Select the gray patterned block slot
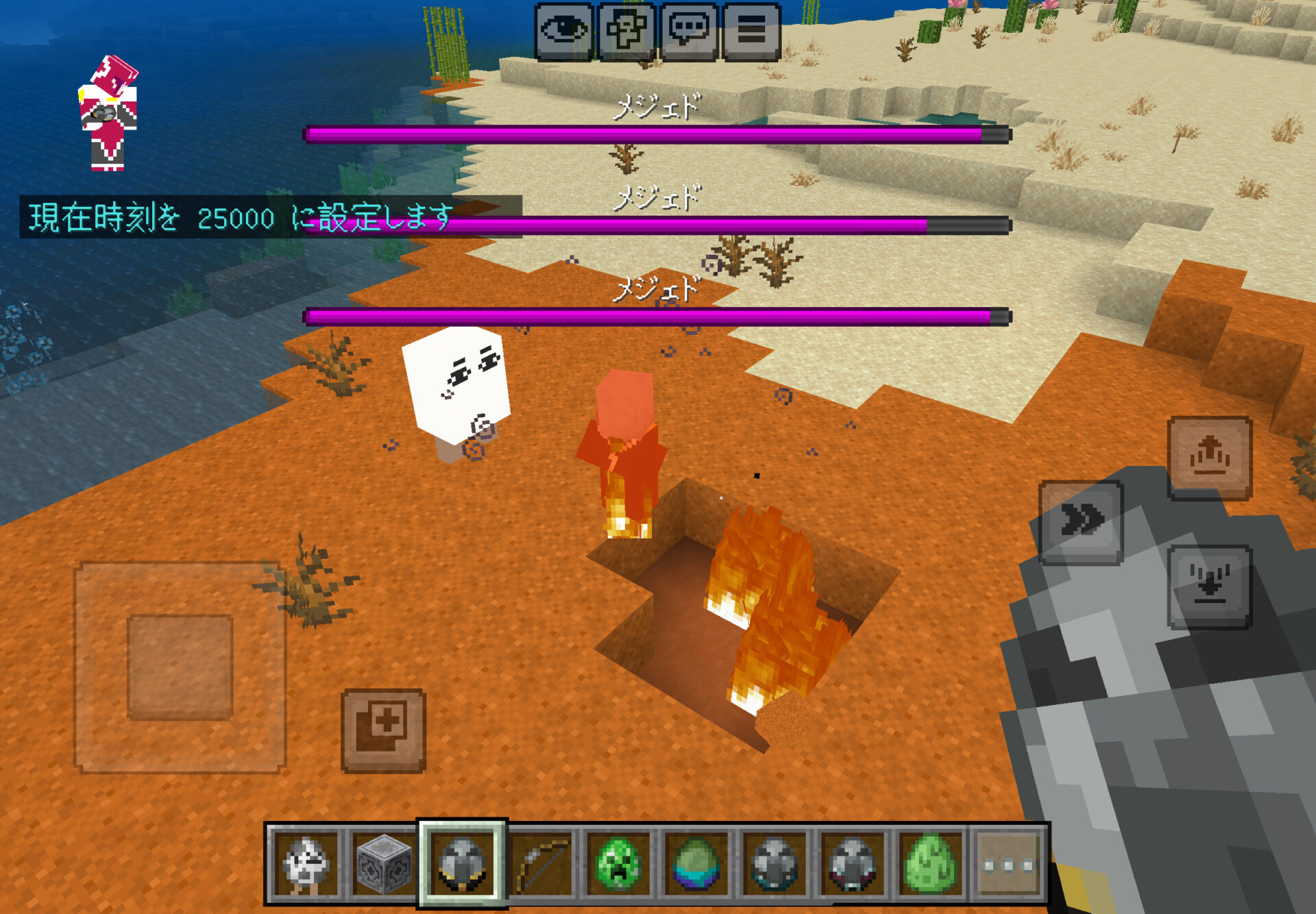1316x914 pixels. [384, 865]
